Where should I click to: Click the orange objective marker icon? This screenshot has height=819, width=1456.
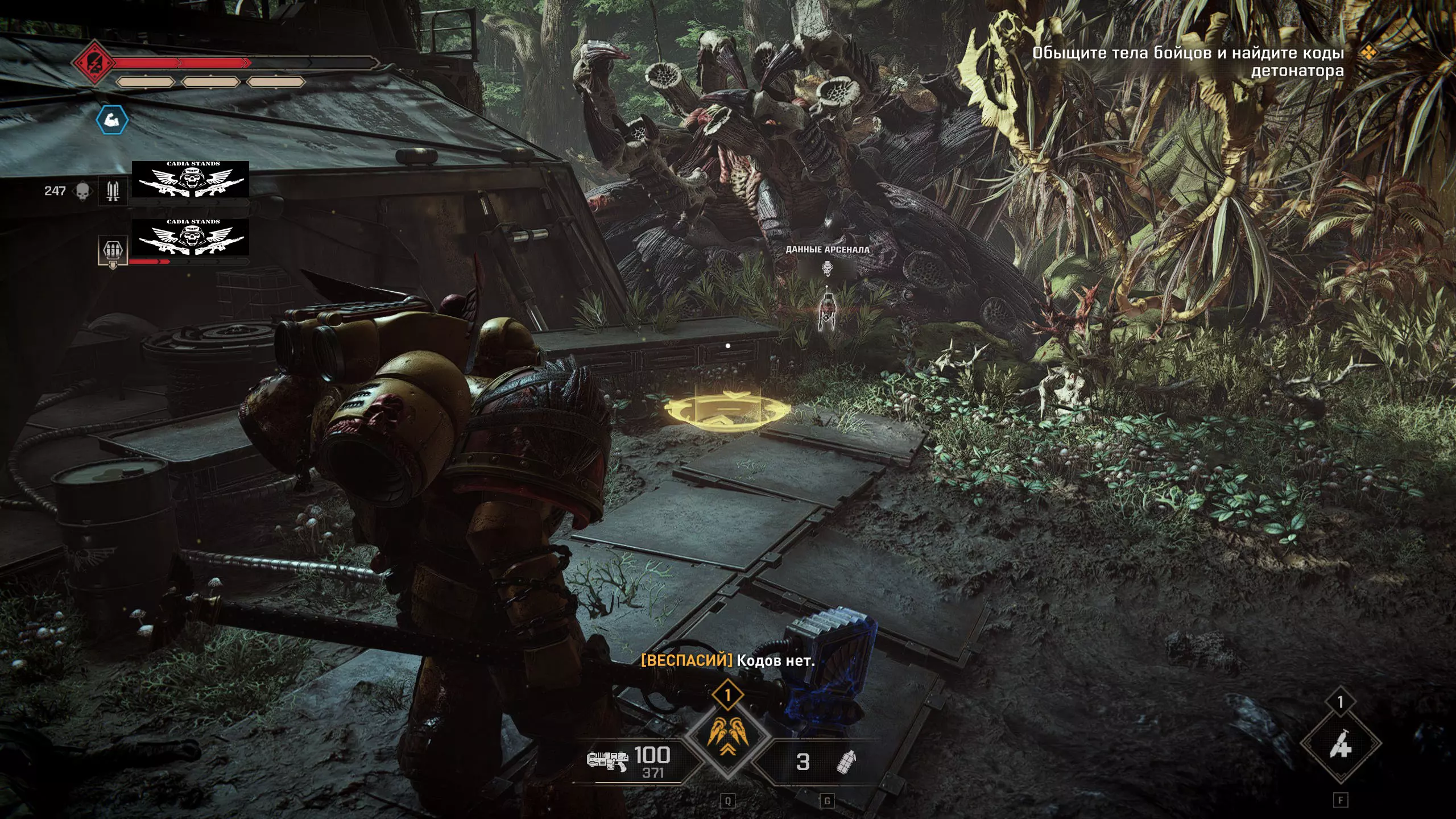click(1369, 53)
